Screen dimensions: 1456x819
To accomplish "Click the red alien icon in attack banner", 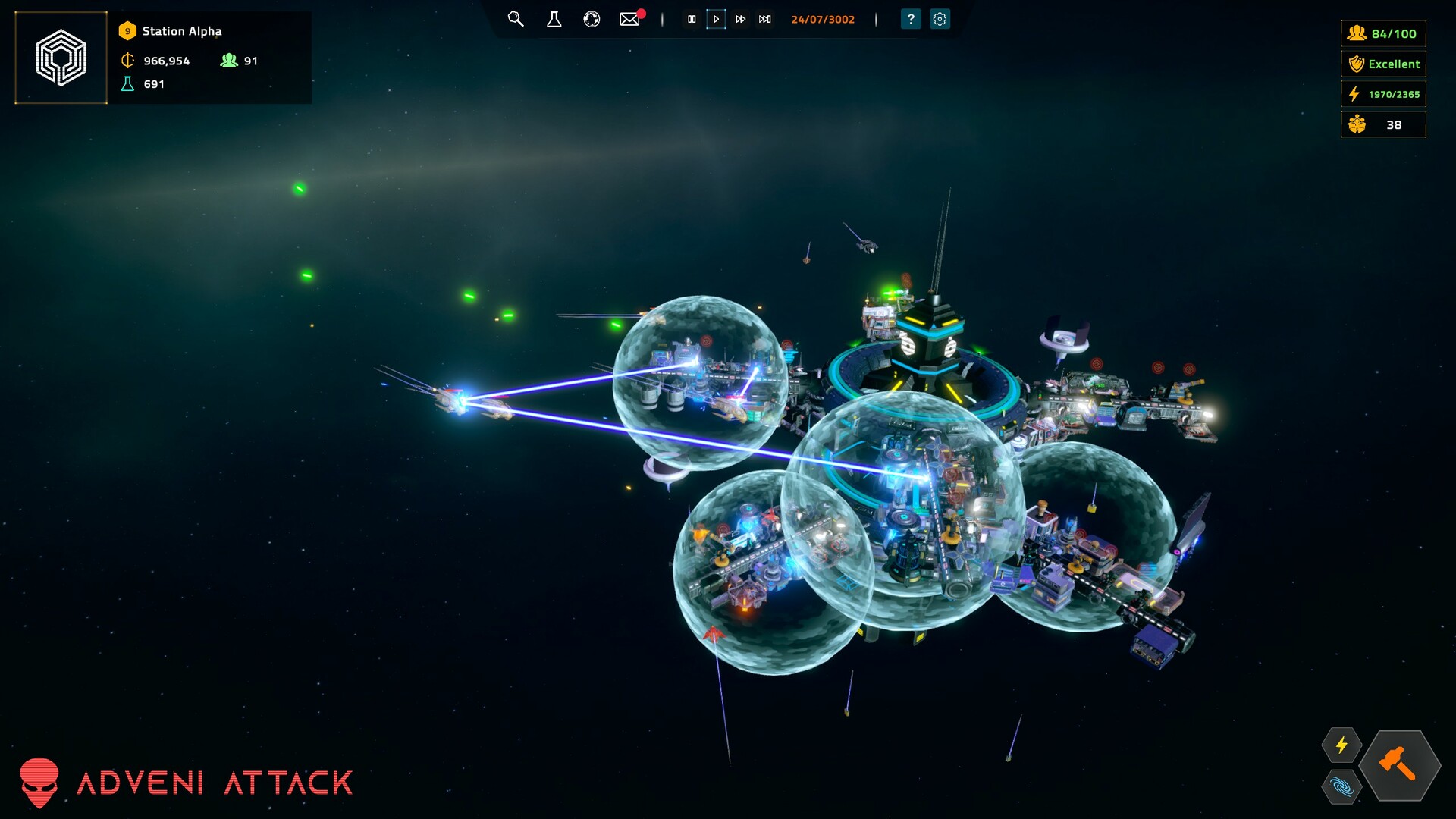I will tap(42, 783).
